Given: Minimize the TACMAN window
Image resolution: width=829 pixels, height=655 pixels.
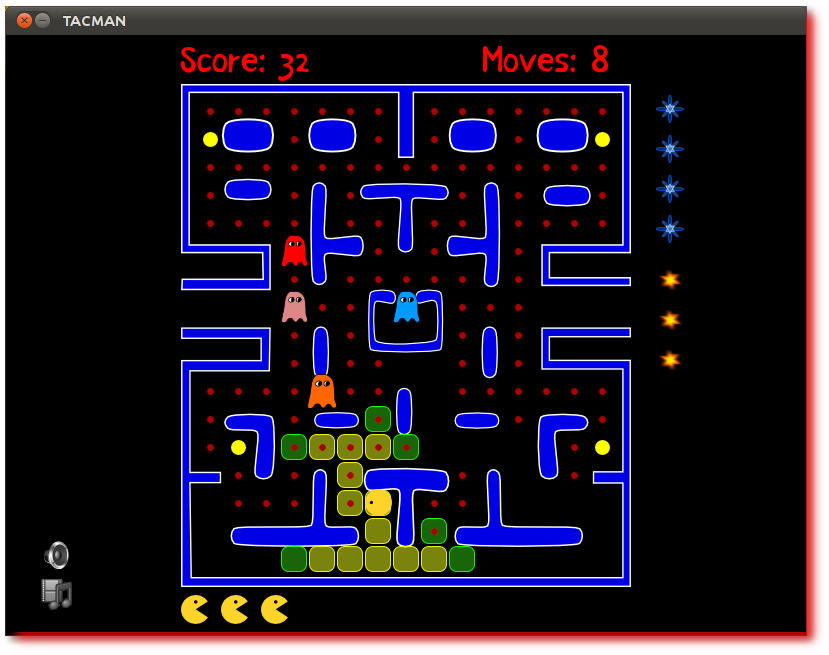Looking at the screenshot, I should click(x=42, y=20).
